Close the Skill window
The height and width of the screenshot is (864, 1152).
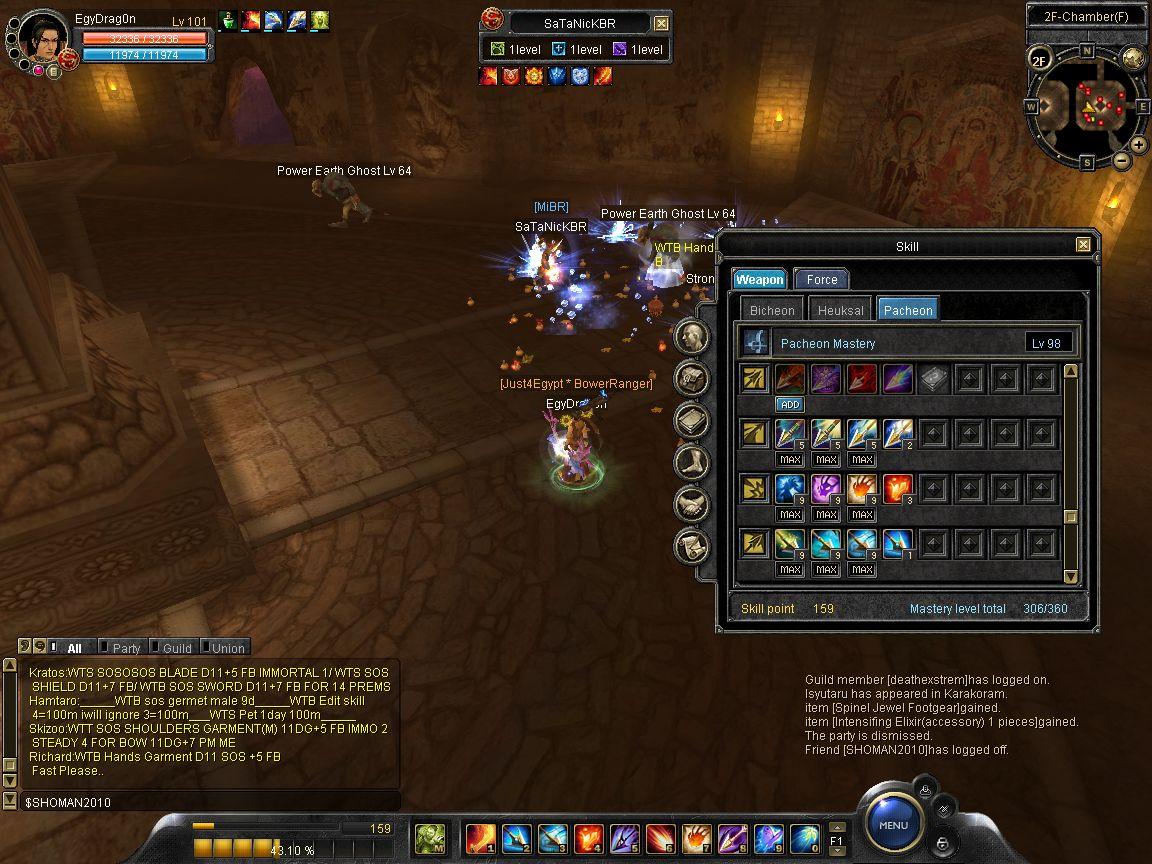[x=1083, y=245]
